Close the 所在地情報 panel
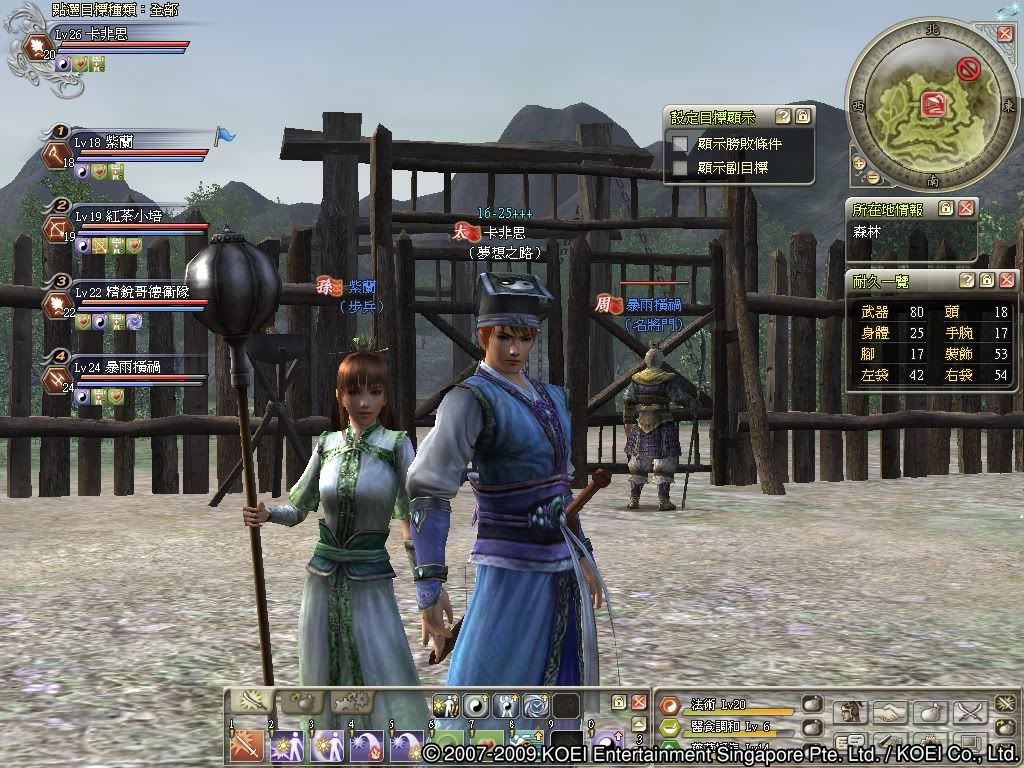The width and height of the screenshot is (1024, 768). [x=965, y=208]
